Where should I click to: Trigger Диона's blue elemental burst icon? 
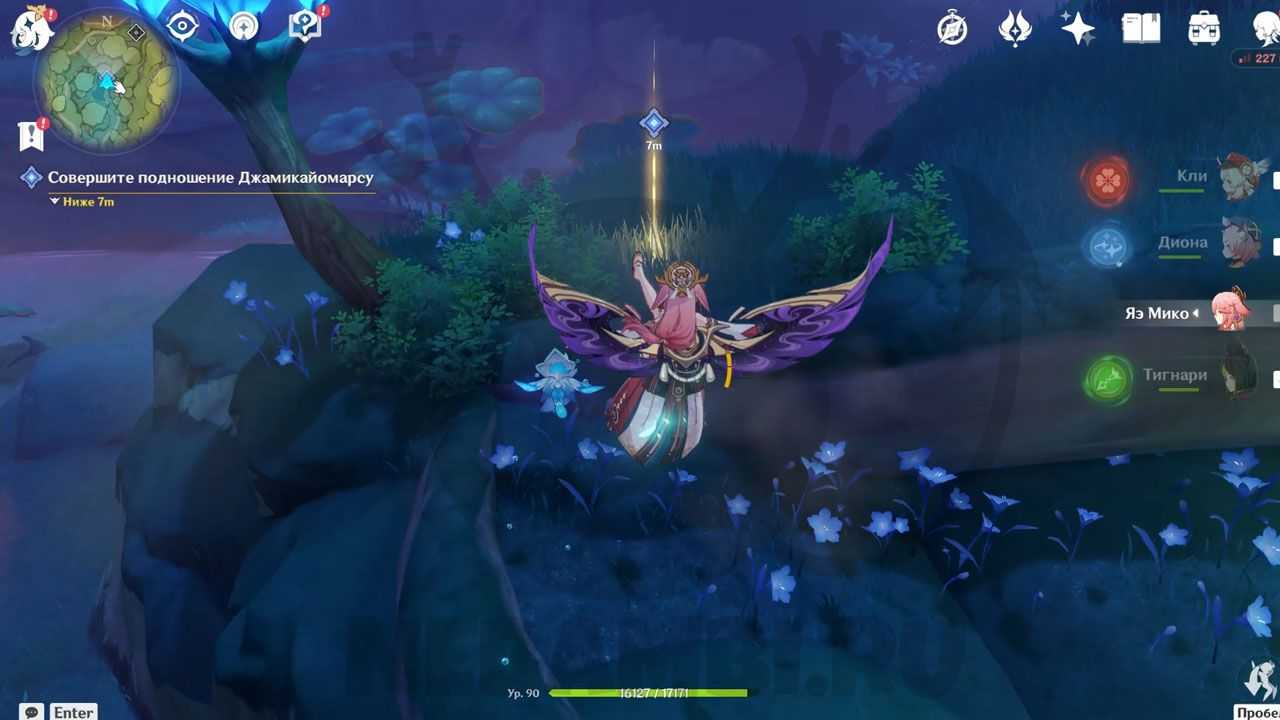coord(1107,246)
